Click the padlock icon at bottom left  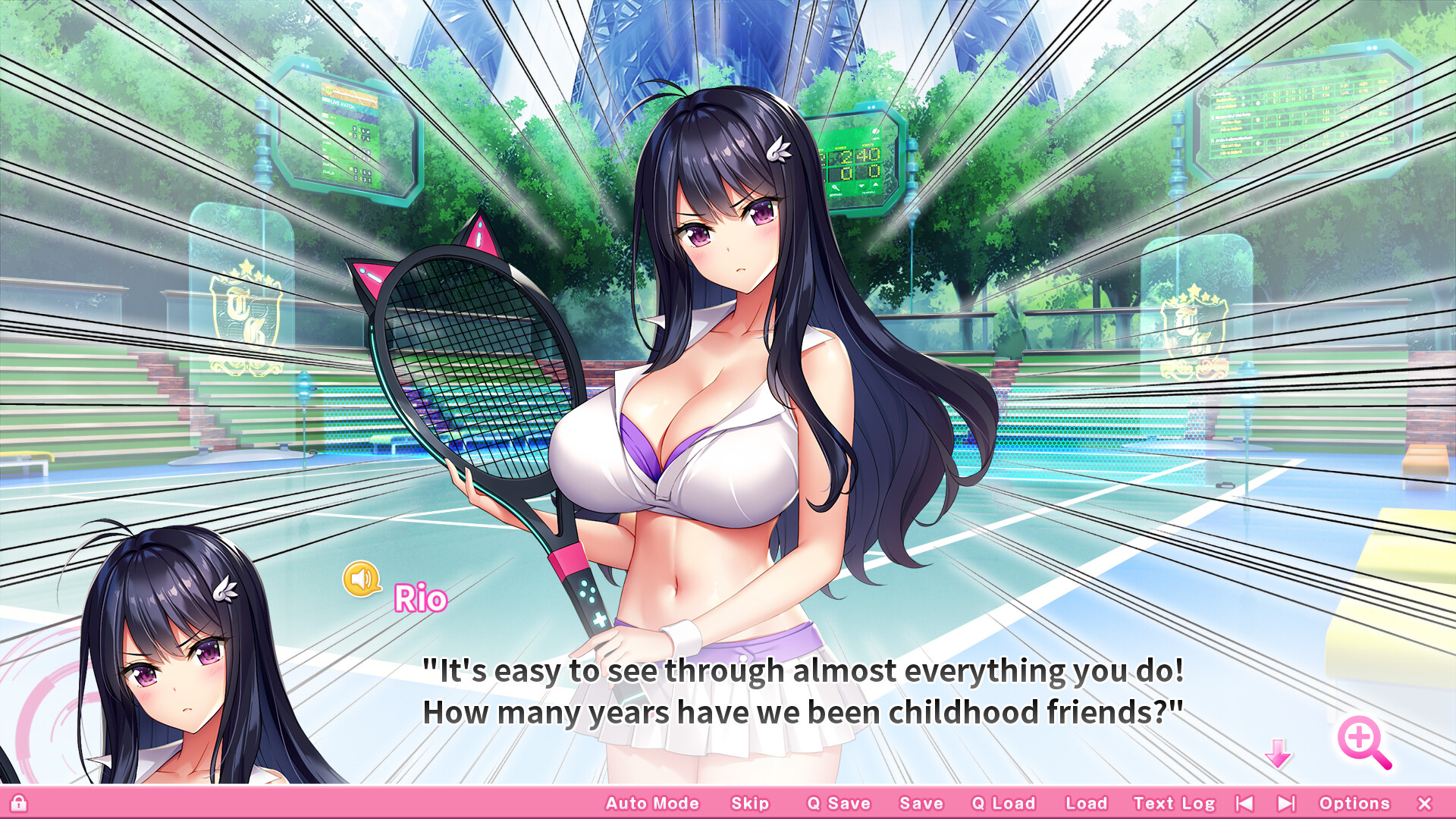(20, 802)
